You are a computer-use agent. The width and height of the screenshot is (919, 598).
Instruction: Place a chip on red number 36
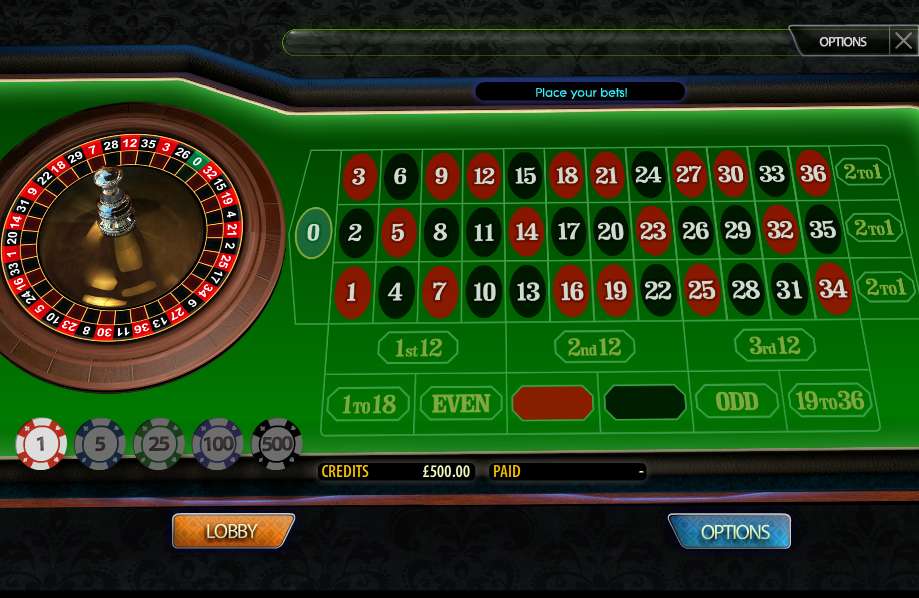[813, 174]
